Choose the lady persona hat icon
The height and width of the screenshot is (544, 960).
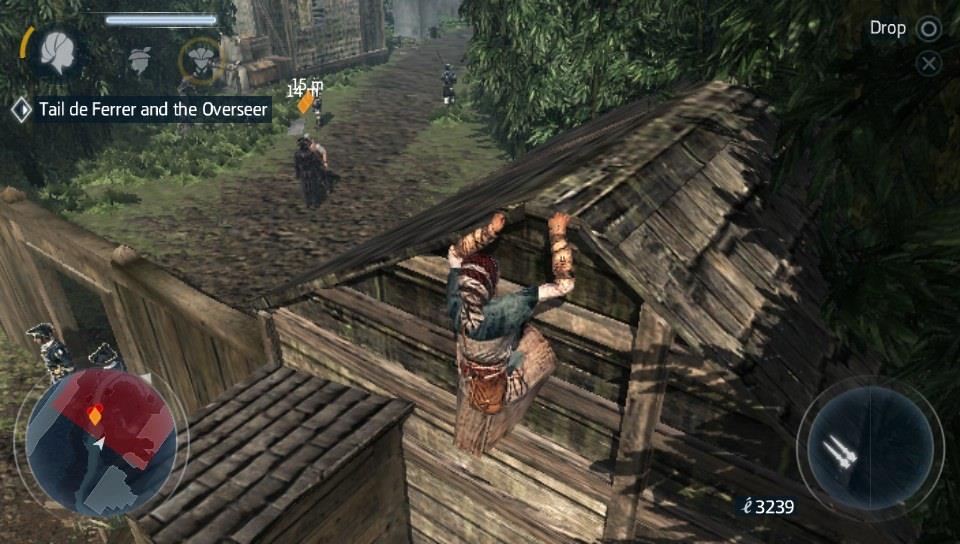click(140, 60)
